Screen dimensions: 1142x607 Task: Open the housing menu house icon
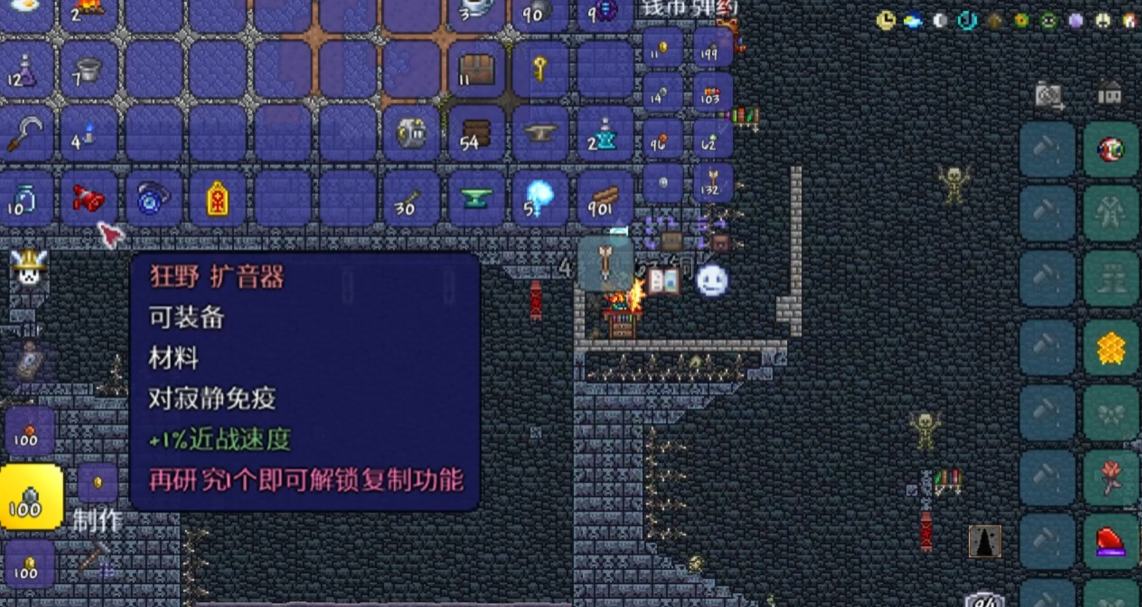1110,94
